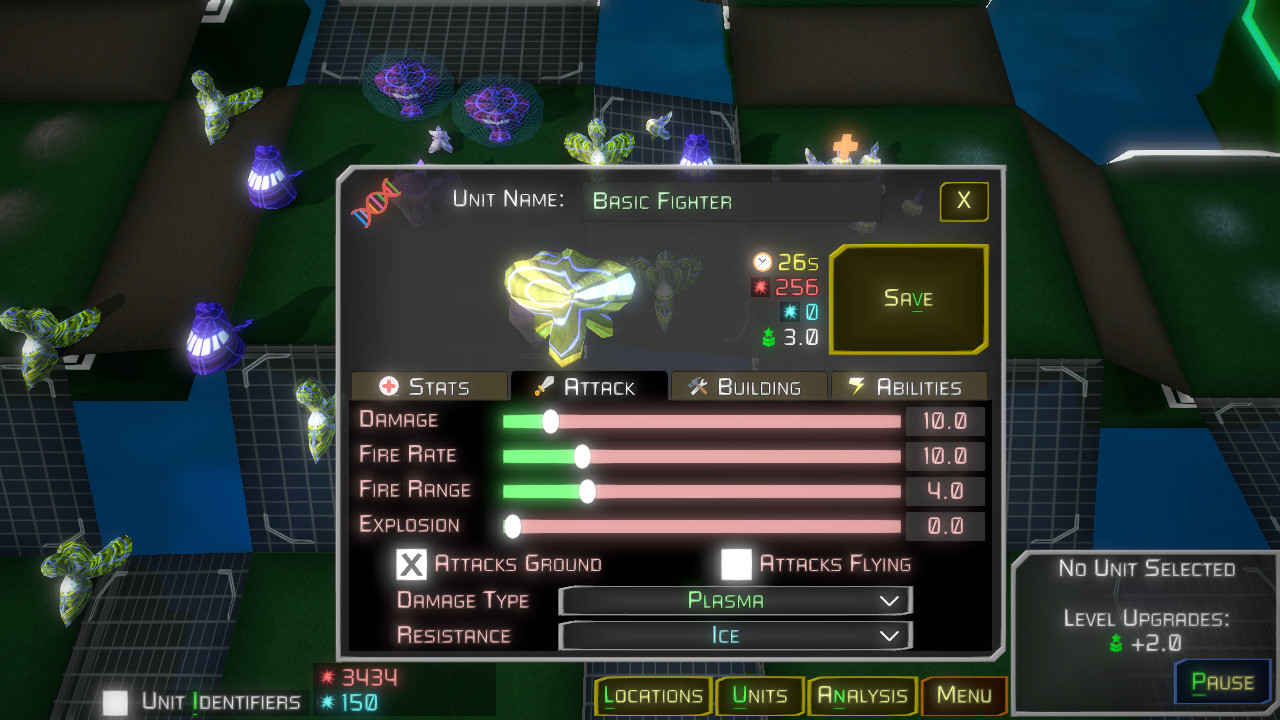Open the Resistance dropdown showing Ice
The image size is (1280, 720).
point(735,635)
